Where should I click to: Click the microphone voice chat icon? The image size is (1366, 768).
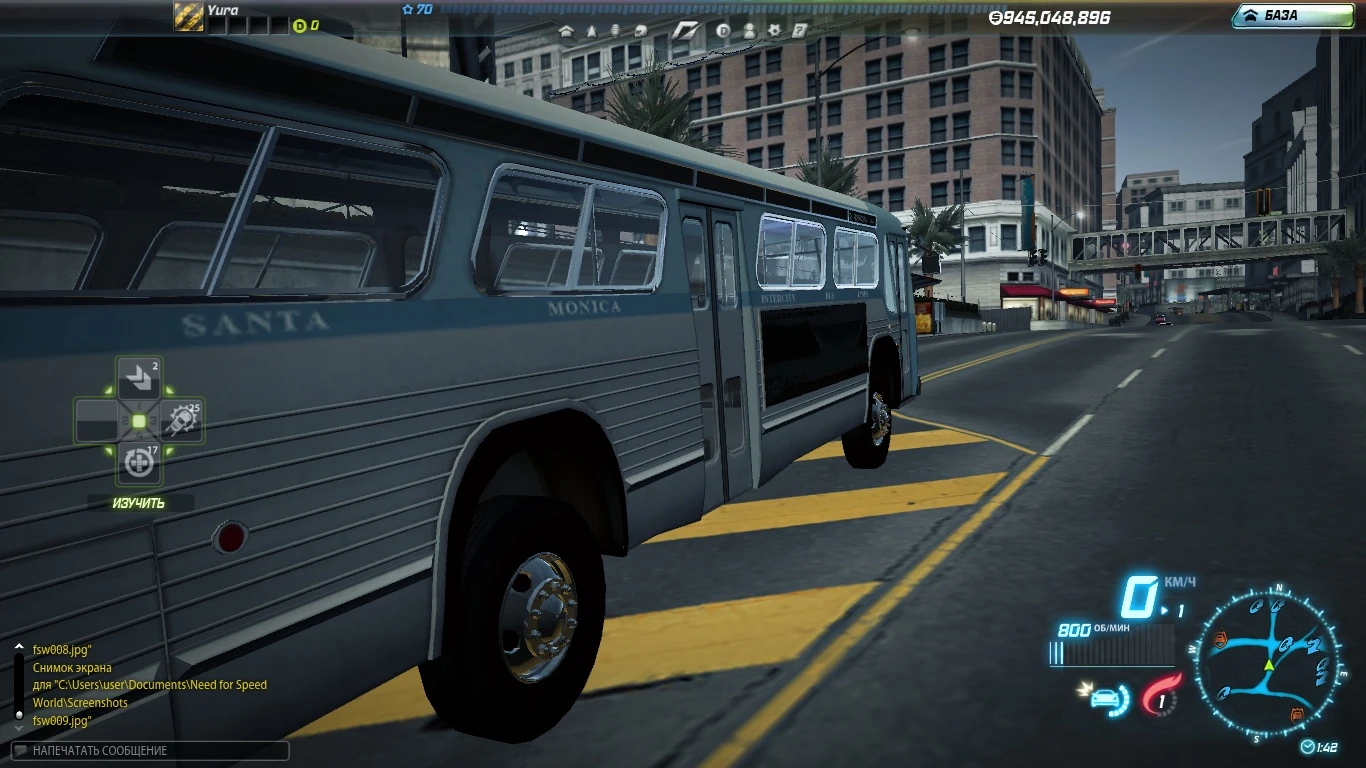click(x=617, y=31)
